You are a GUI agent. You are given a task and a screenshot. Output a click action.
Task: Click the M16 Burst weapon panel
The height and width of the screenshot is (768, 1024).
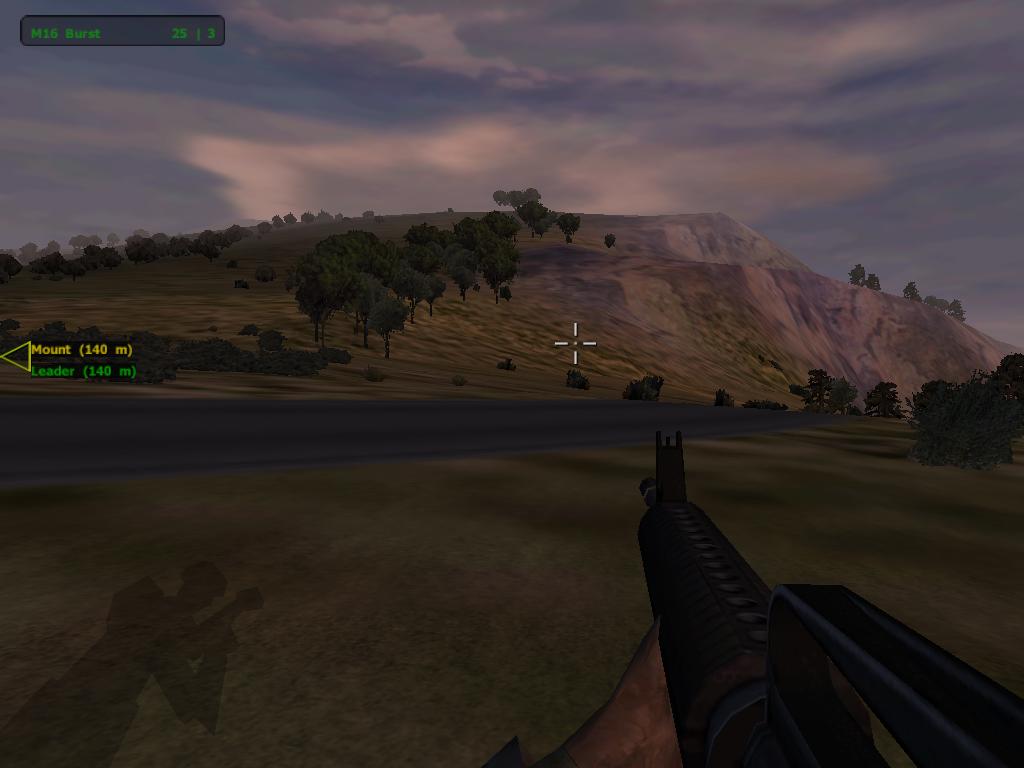122,32
